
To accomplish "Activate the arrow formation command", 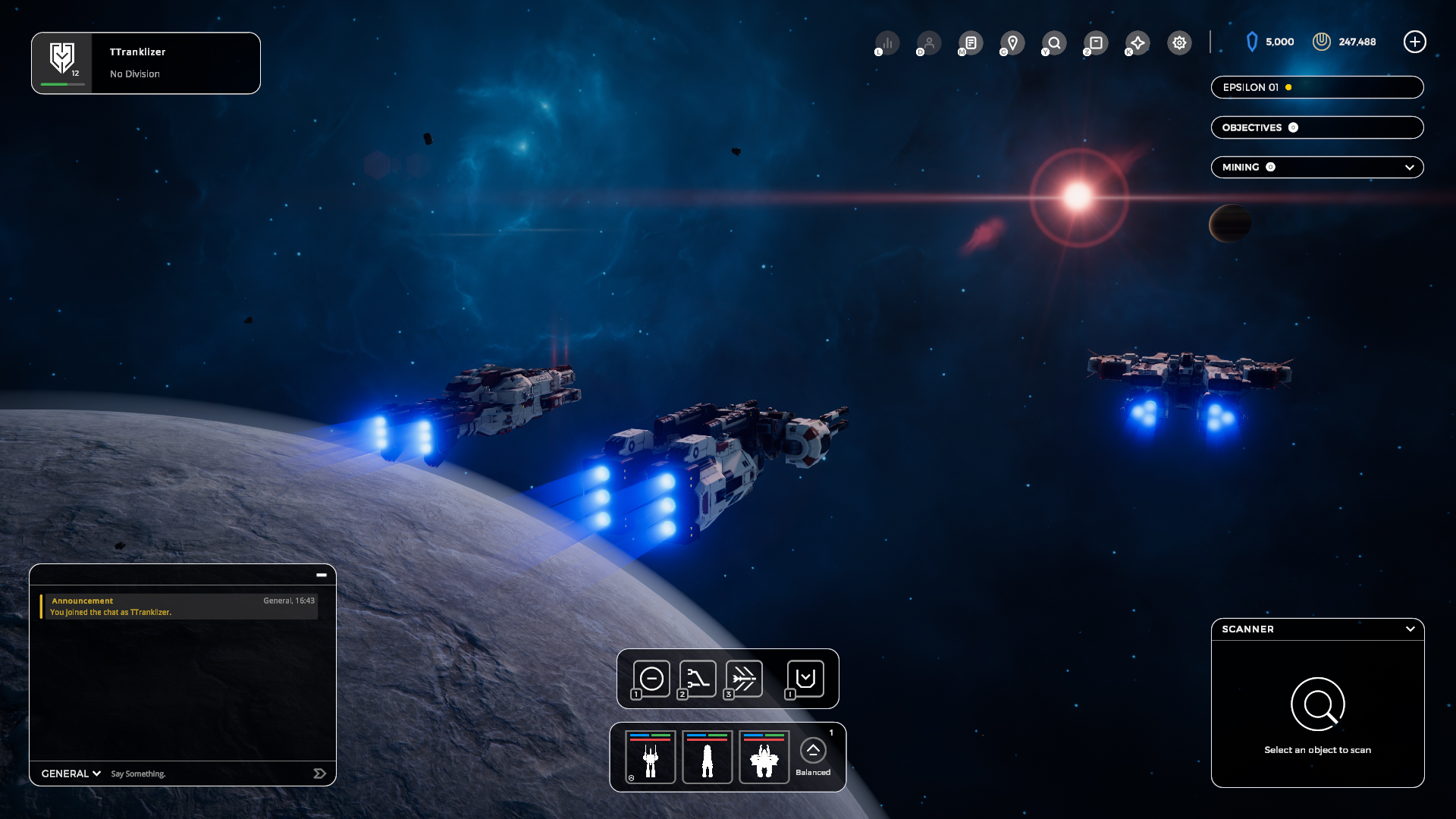I will (x=744, y=679).
